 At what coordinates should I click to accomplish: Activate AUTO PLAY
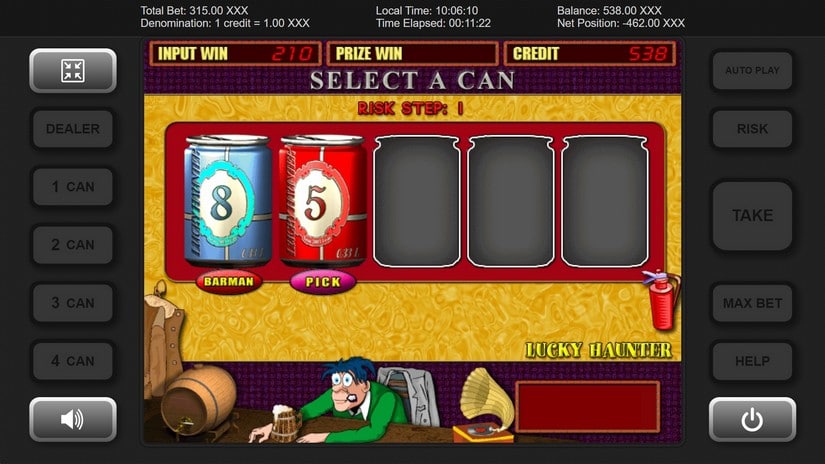pyautogui.click(x=752, y=71)
